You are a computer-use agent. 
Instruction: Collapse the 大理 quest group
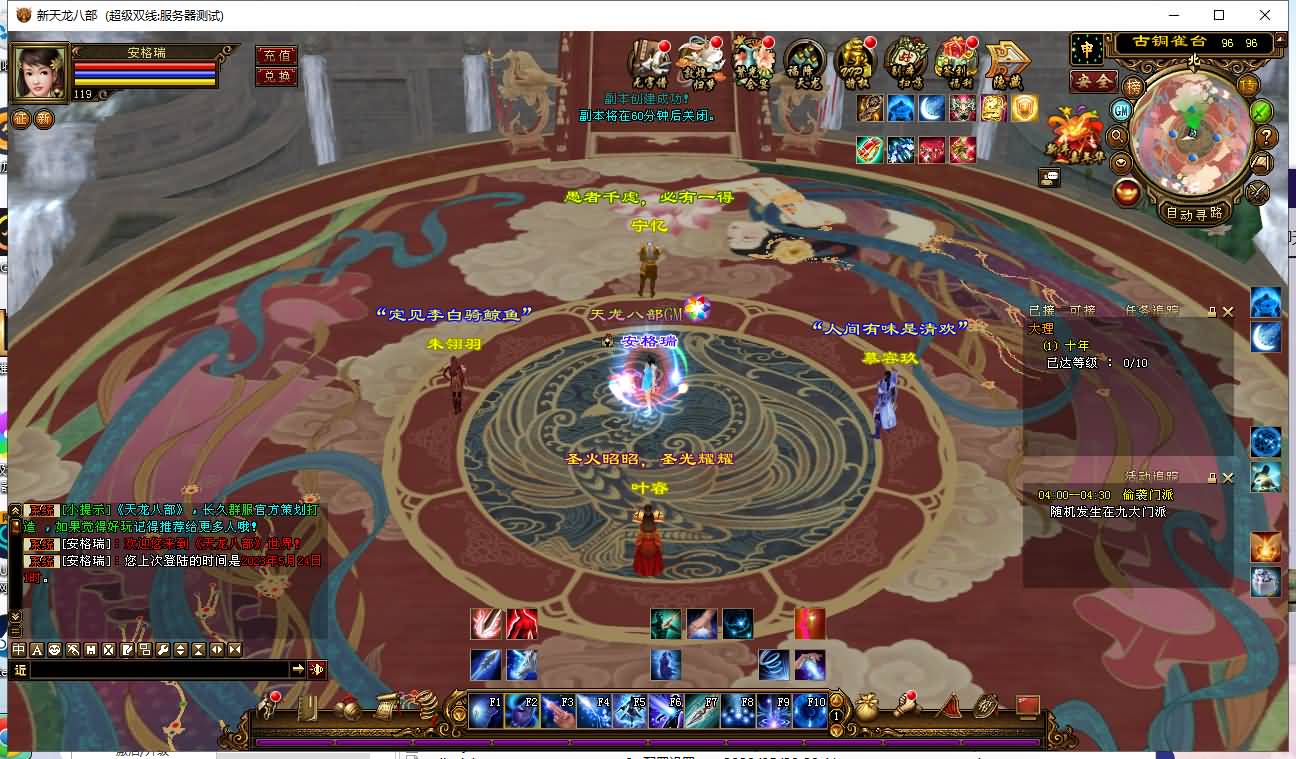(1041, 328)
